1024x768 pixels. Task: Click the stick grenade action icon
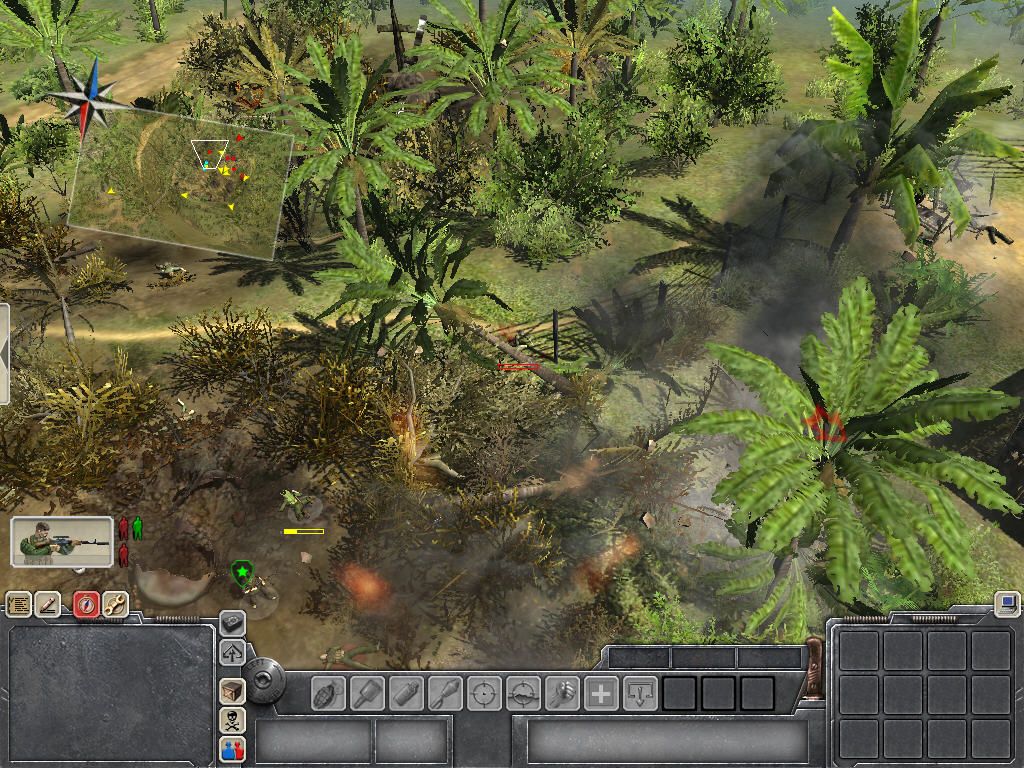[x=367, y=693]
